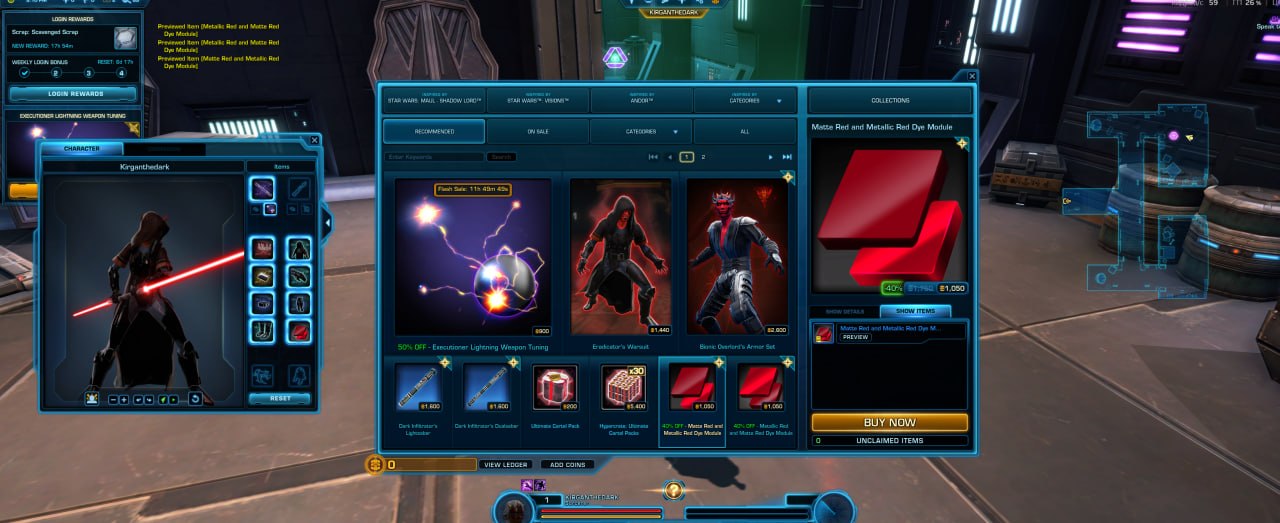Viewport: 1280px width, 523px height.
Task: Open the Collections panel
Action: click(889, 100)
